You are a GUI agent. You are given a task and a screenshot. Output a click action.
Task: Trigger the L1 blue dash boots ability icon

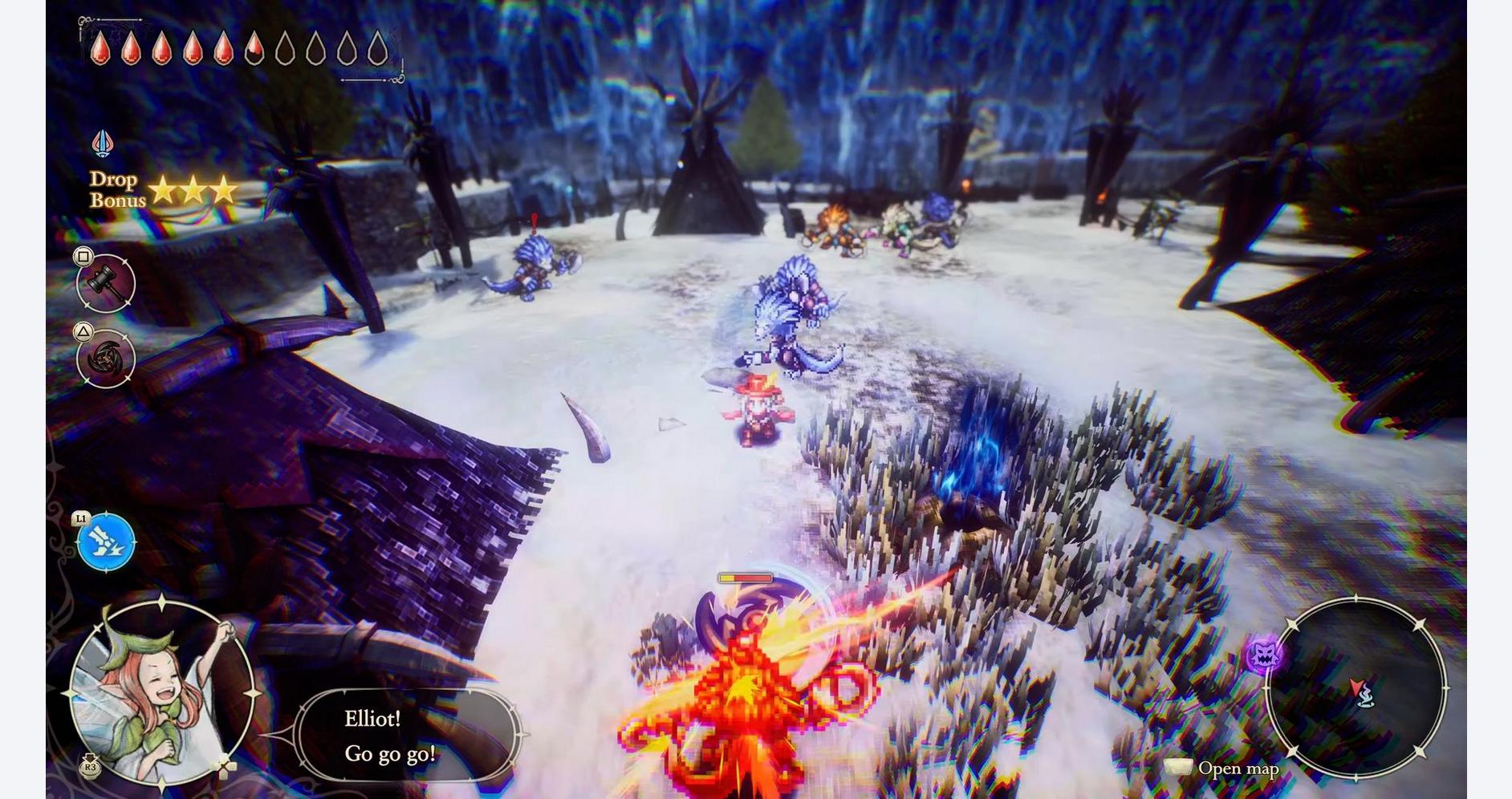tap(107, 539)
